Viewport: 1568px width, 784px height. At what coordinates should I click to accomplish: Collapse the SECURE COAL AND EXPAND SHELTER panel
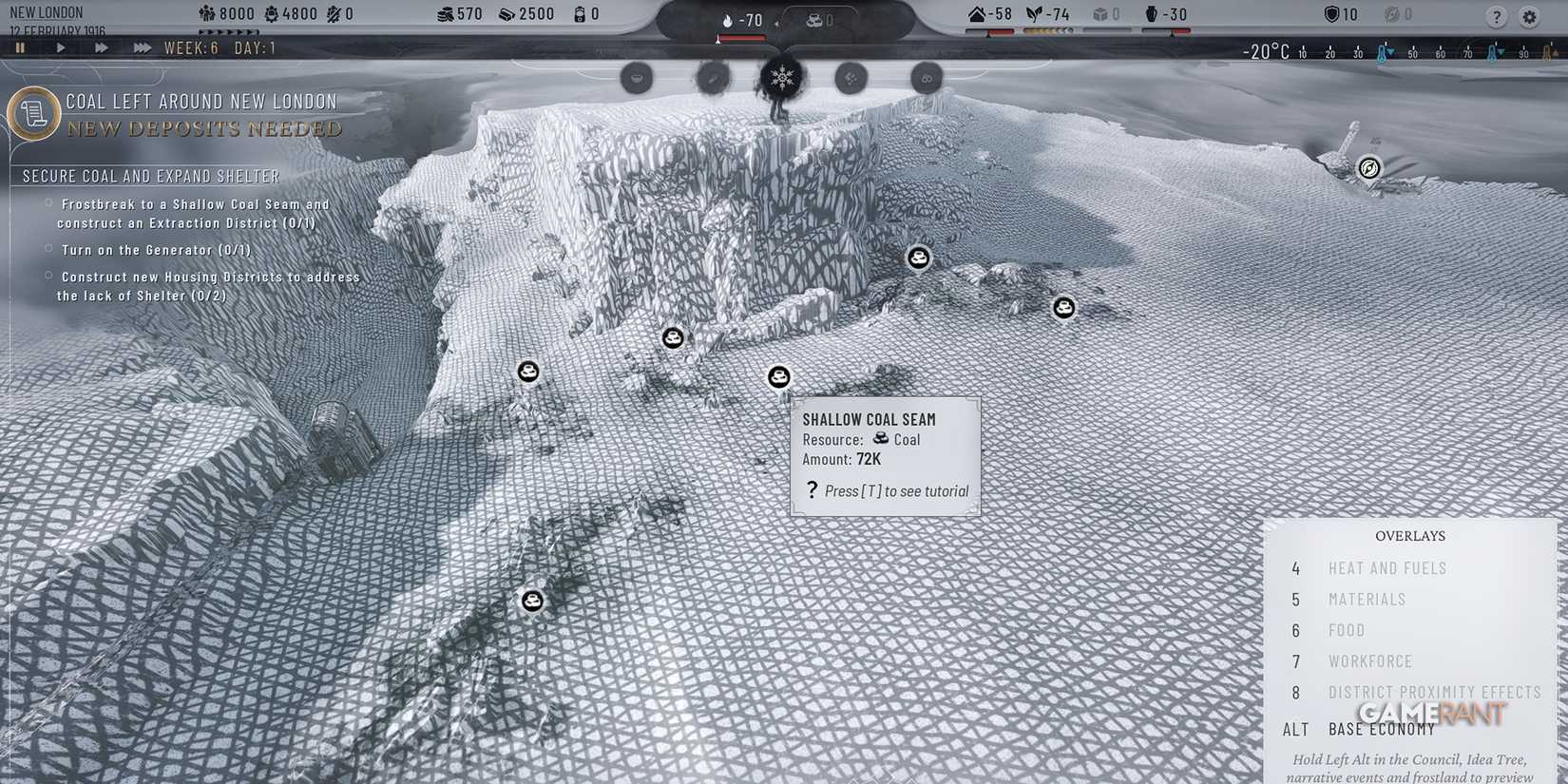pyautogui.click(x=149, y=176)
